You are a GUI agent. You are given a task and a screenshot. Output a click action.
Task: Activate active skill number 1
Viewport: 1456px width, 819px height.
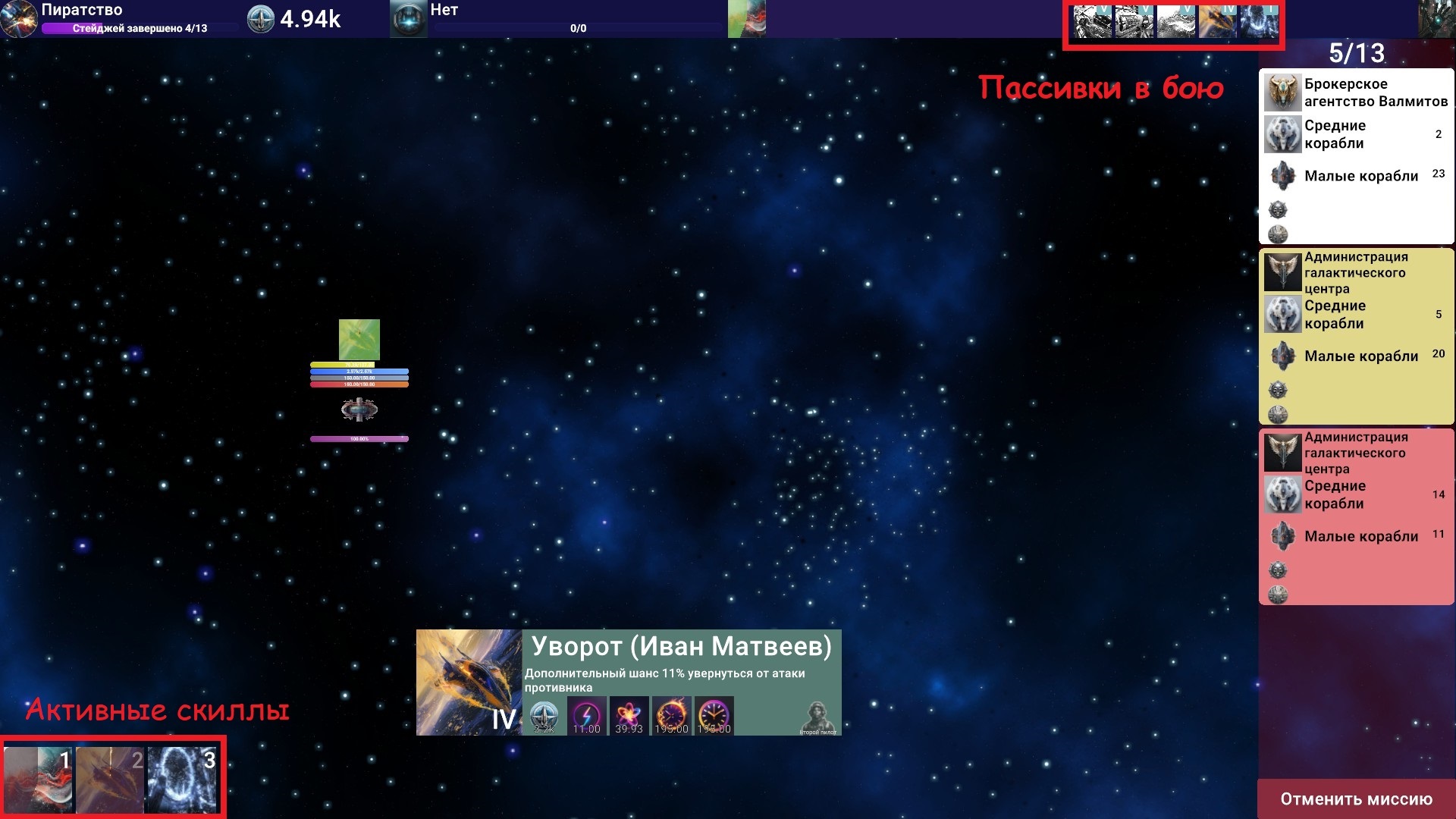(x=38, y=780)
